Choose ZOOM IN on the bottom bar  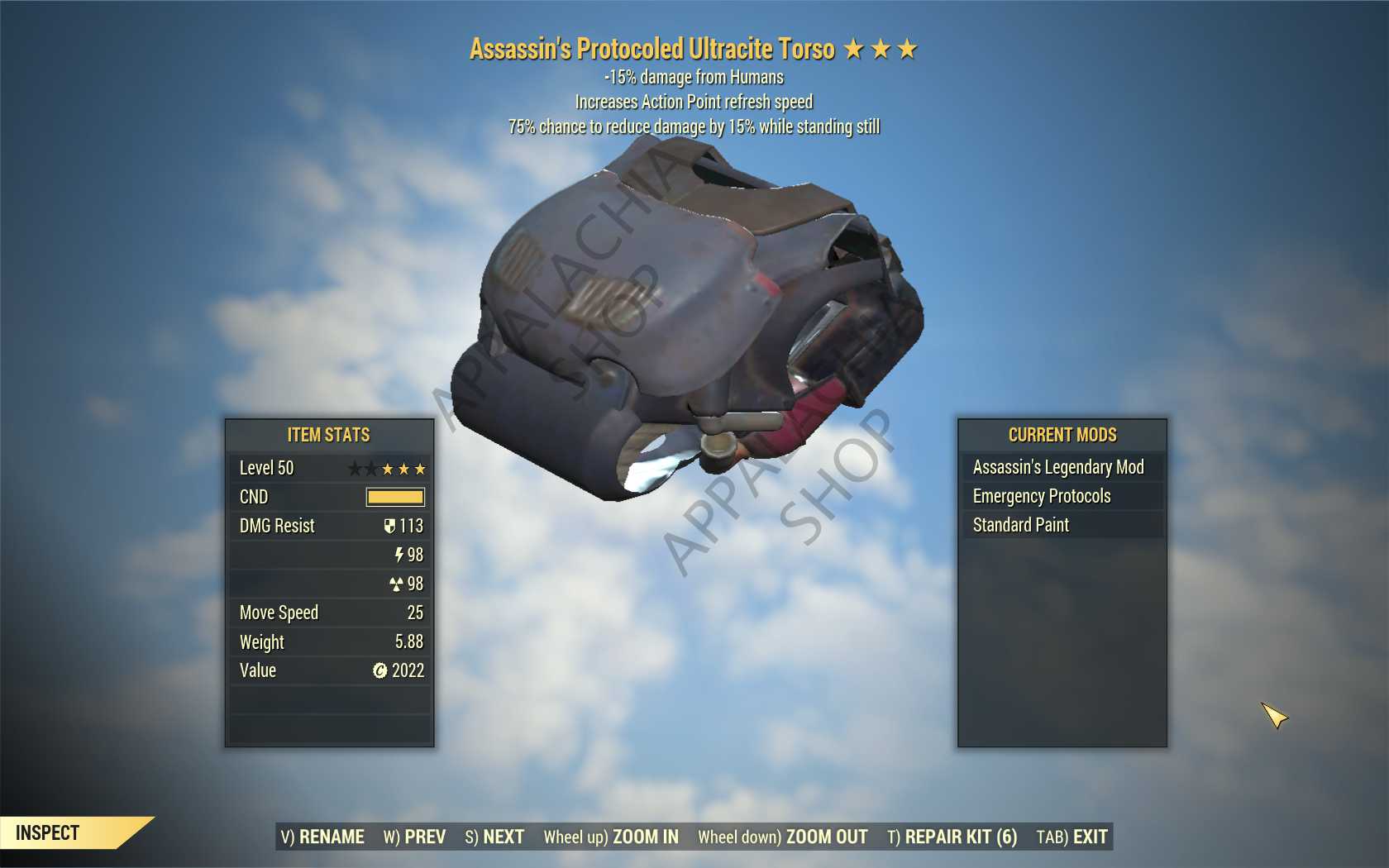pos(611,837)
